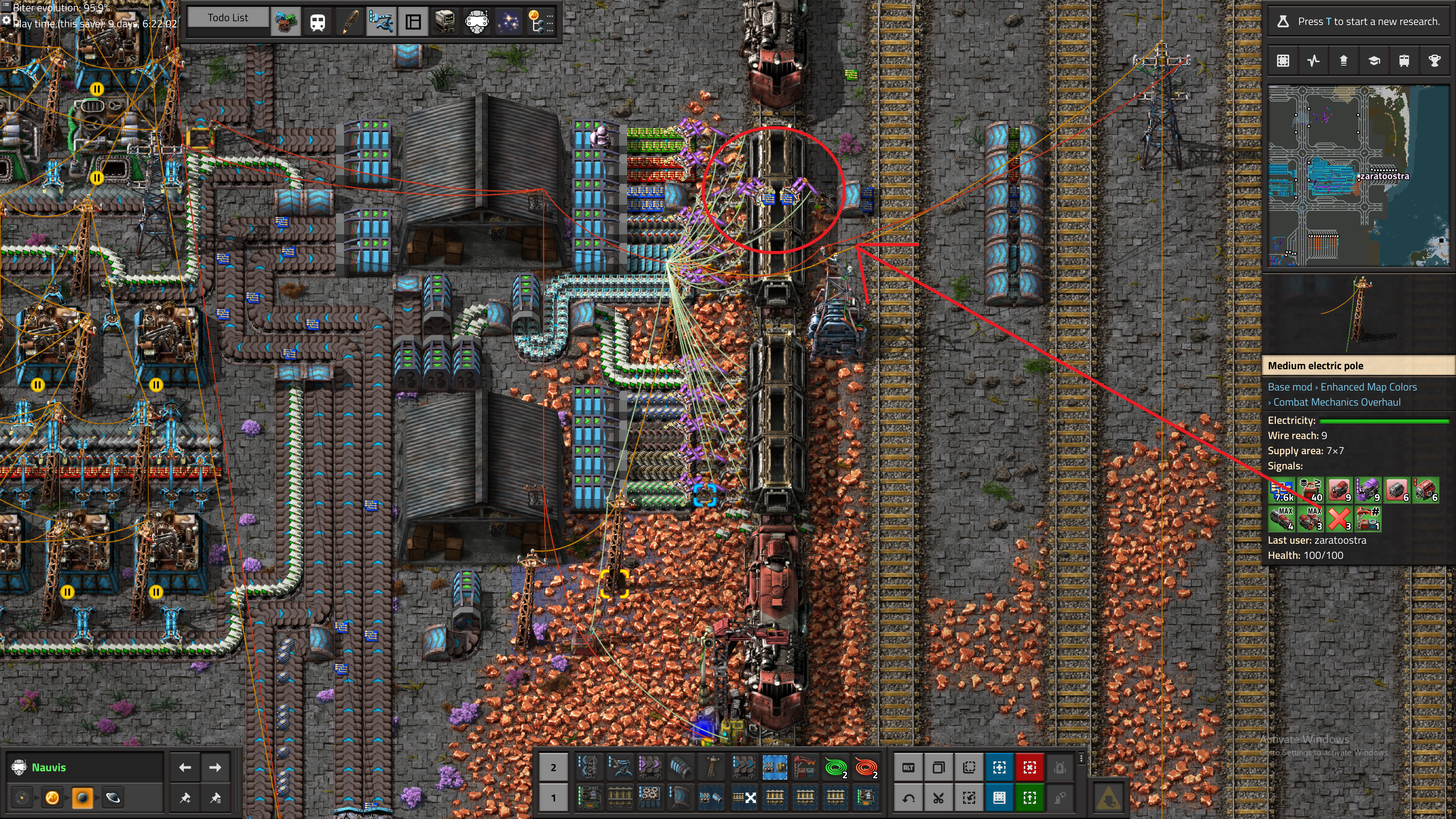Open the graduation cap tips button
Viewport: 1456px width, 819px height.
pyautogui.click(x=1373, y=61)
